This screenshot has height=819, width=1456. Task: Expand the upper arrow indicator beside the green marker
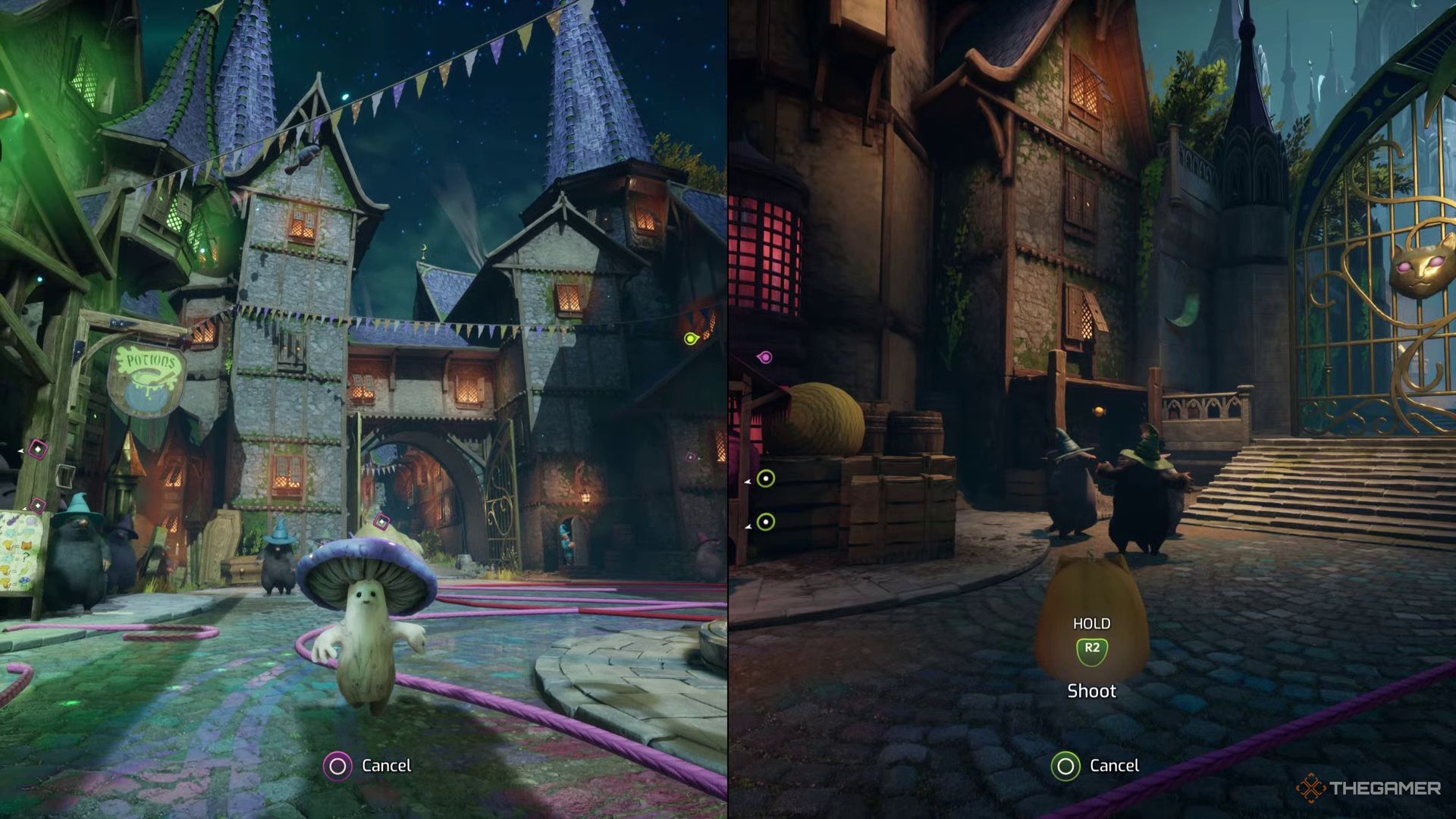[x=747, y=481]
